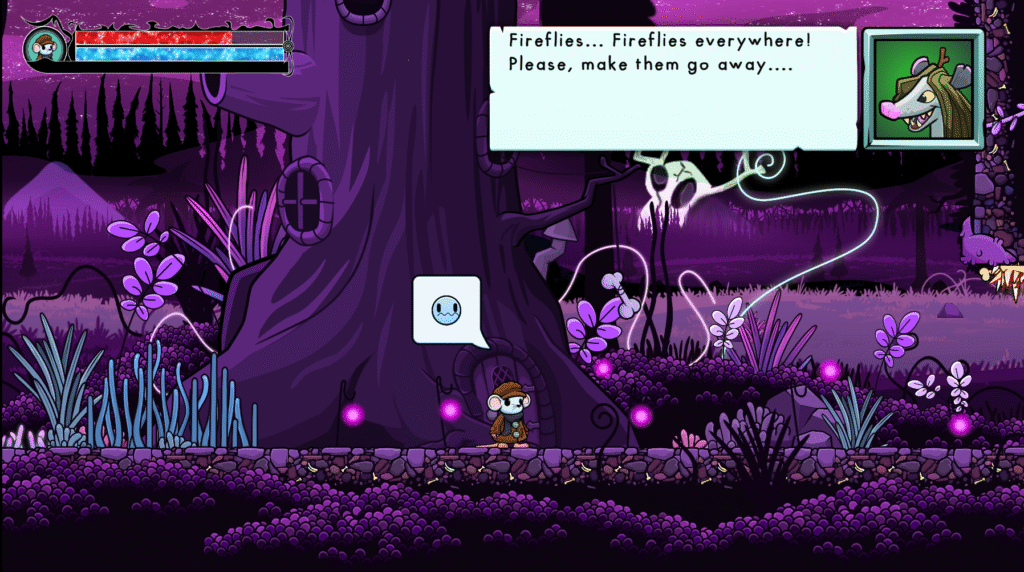Advance the Fireflies dialogue text box
Image resolution: width=1024 pixels, height=572 pixels.
click(672, 88)
